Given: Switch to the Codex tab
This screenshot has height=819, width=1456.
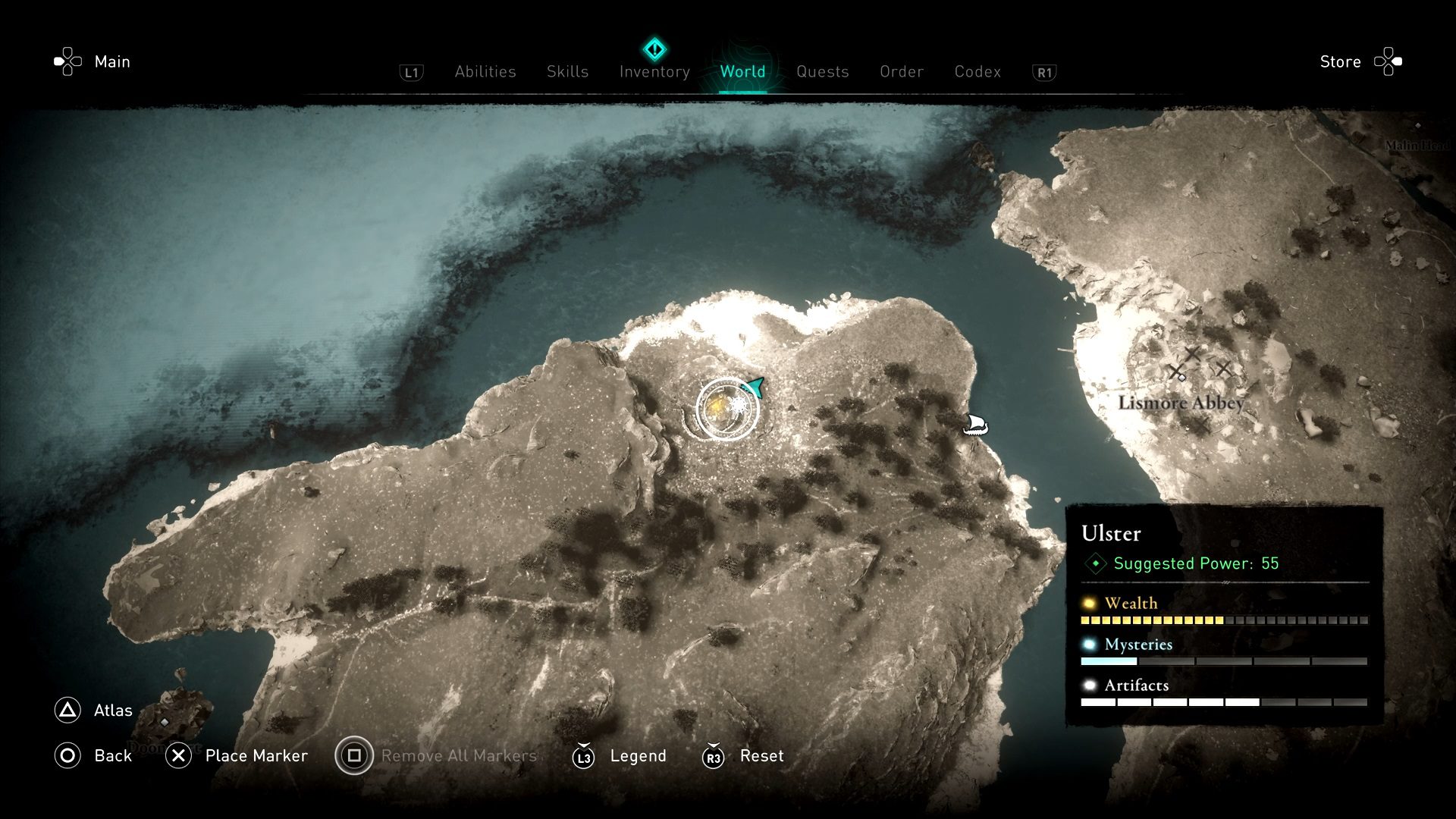Looking at the screenshot, I should click(x=977, y=71).
